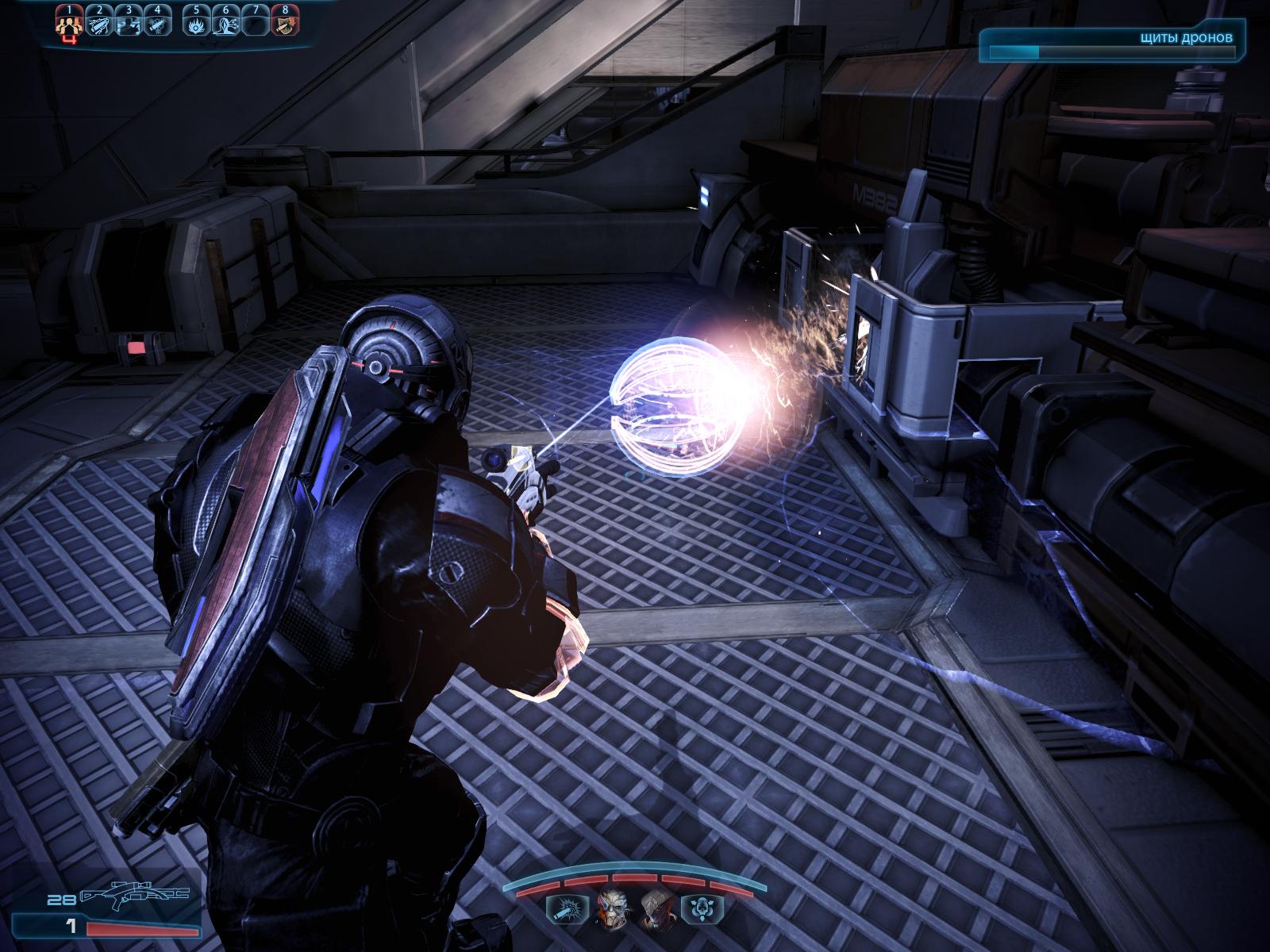Choose the bullet-and-shield ammo power in slot 8
This screenshot has width=1270, height=952.
[284, 24]
